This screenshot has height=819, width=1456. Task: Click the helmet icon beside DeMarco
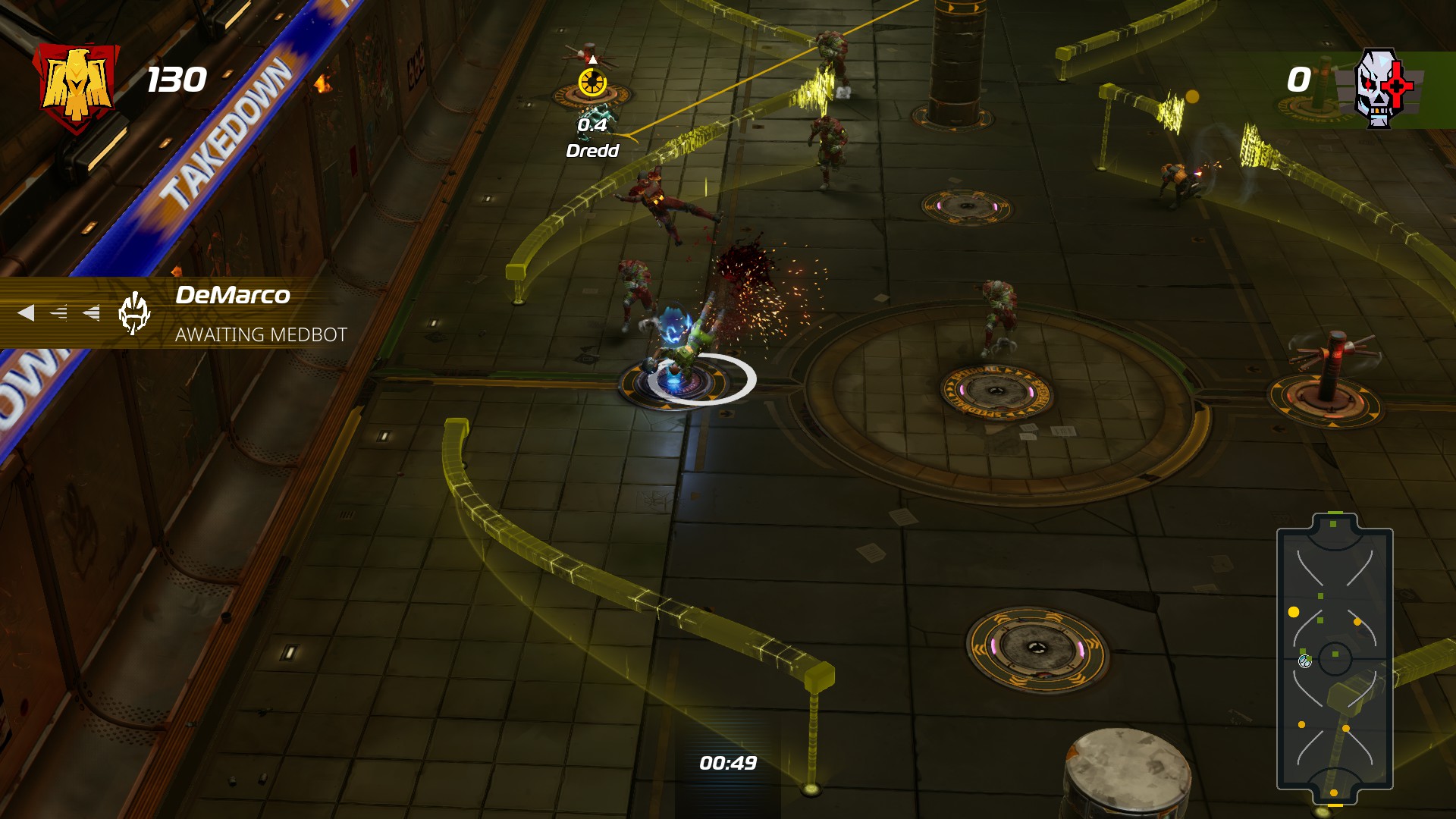[x=134, y=313]
